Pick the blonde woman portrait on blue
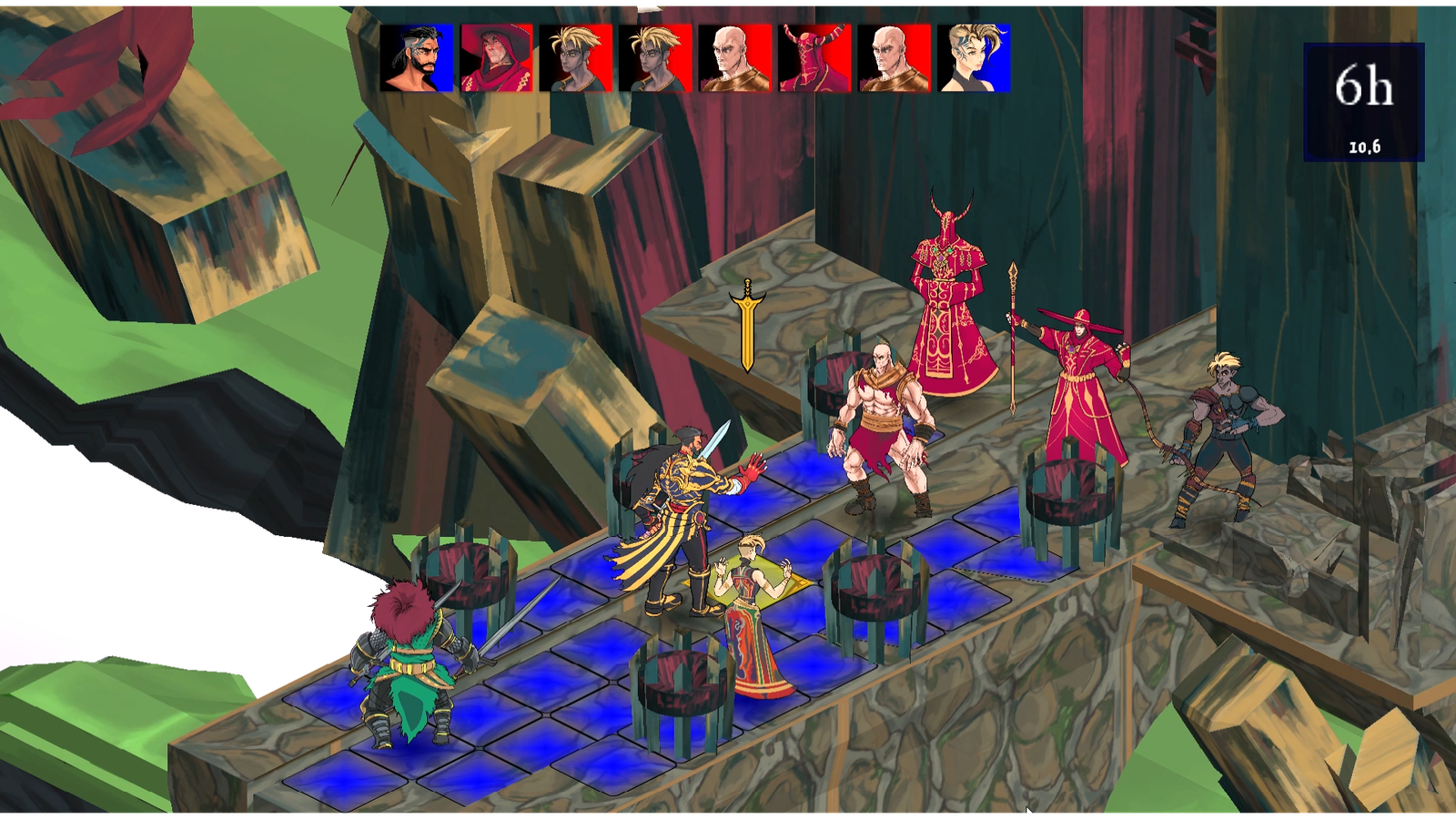This screenshot has width=1456, height=819. tap(974, 58)
